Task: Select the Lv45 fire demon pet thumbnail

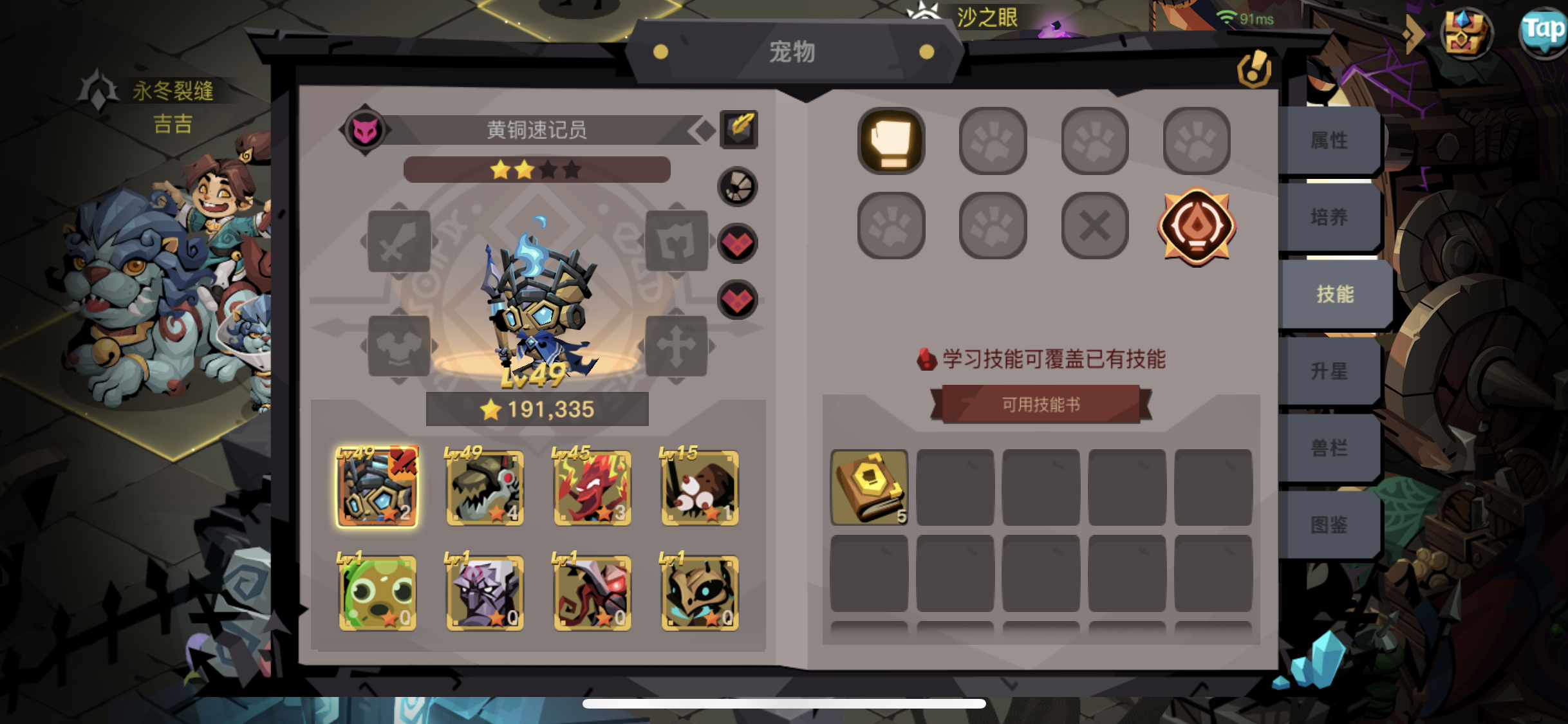Action: click(592, 488)
